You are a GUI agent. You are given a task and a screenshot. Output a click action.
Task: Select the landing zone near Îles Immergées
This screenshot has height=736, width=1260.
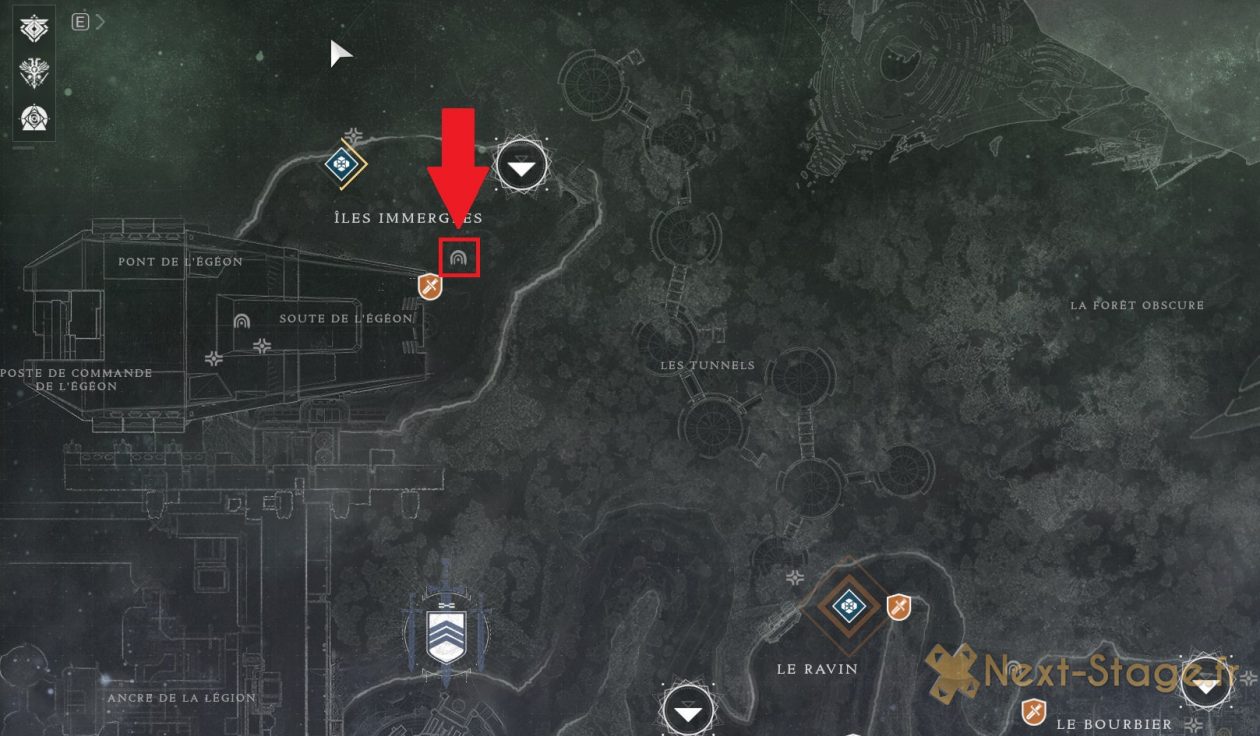(x=522, y=167)
